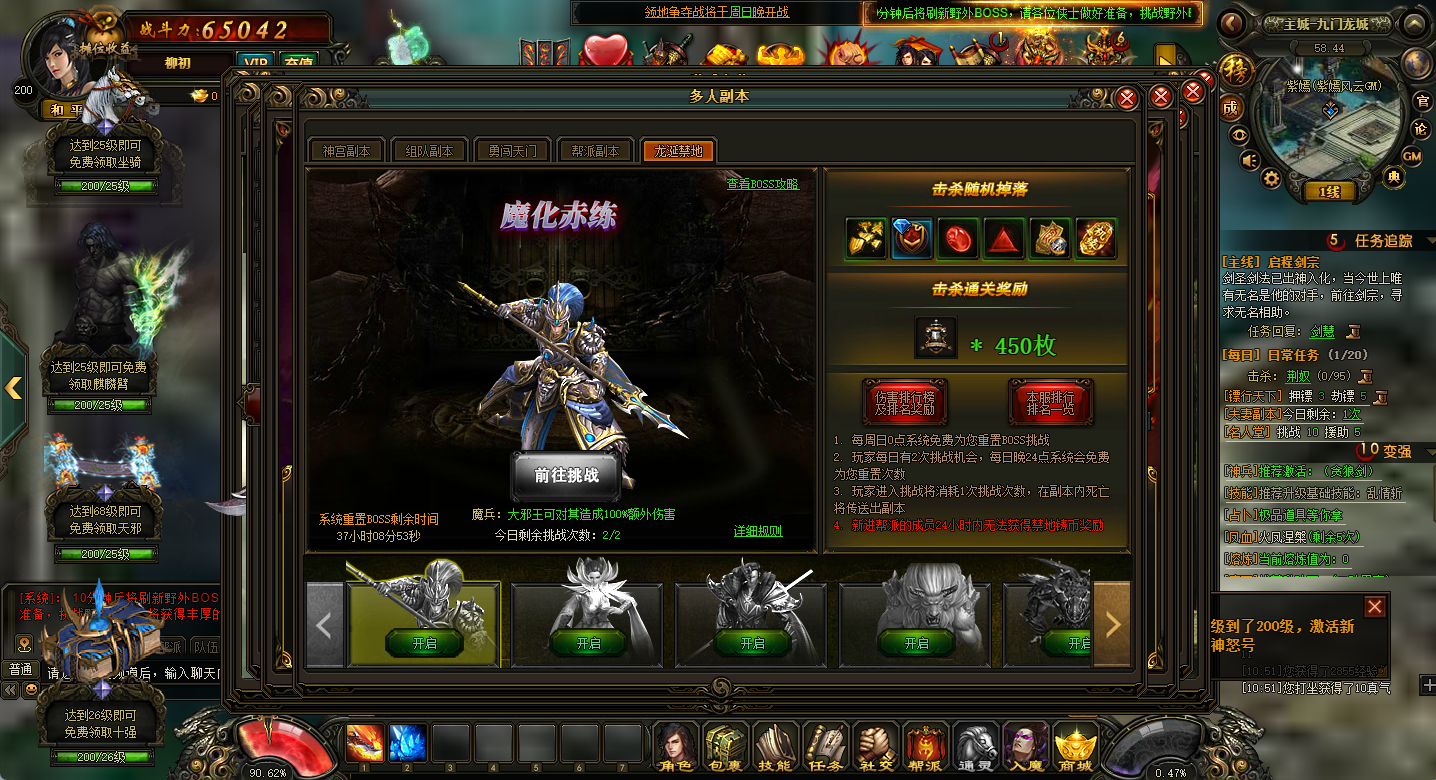Screen dimensions: 1436x780
Task: Click the 1线 server line button
Action: point(1329,192)
